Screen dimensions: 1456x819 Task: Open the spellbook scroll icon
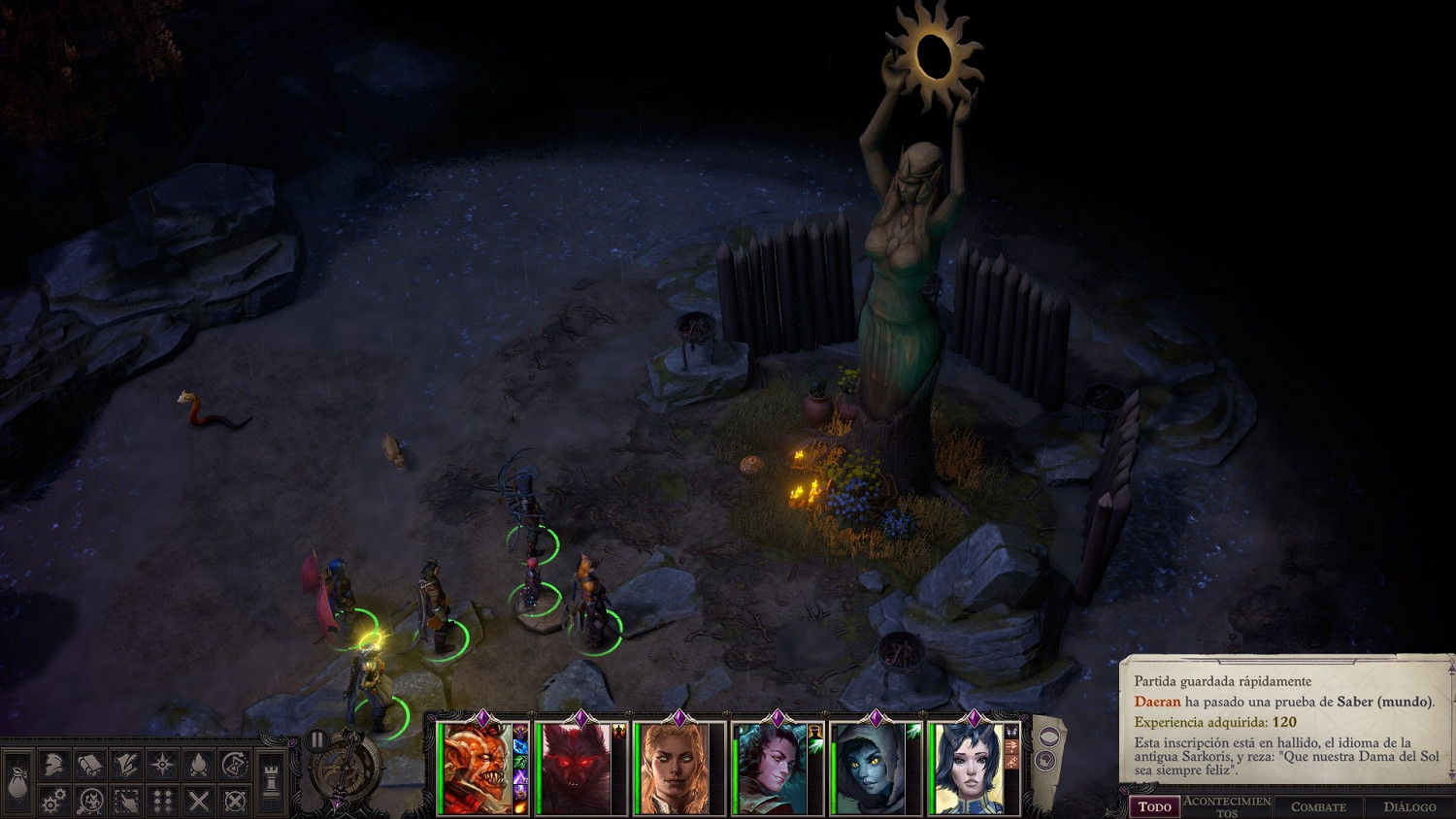click(89, 765)
